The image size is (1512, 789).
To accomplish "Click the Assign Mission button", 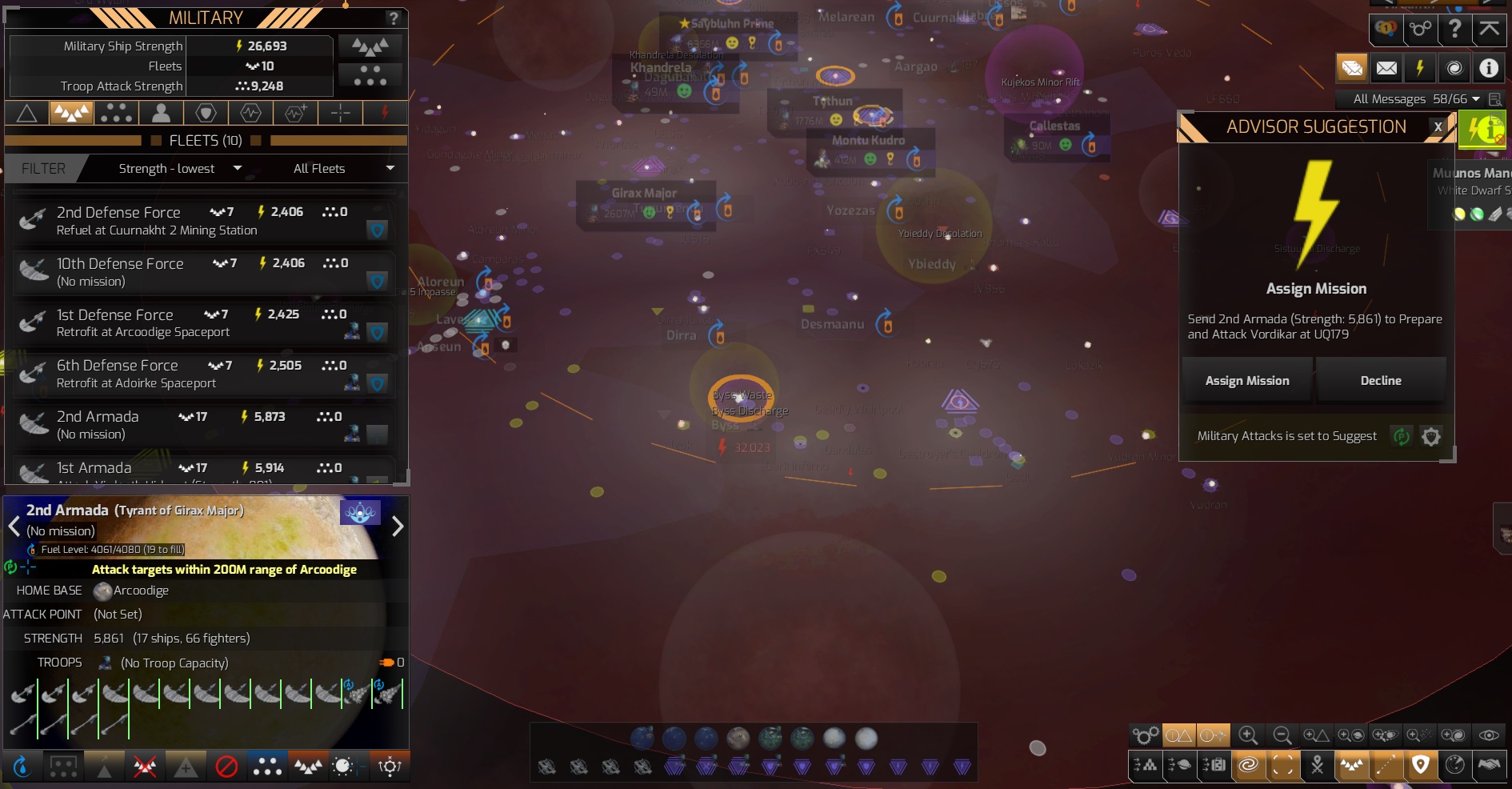I will click(1246, 380).
